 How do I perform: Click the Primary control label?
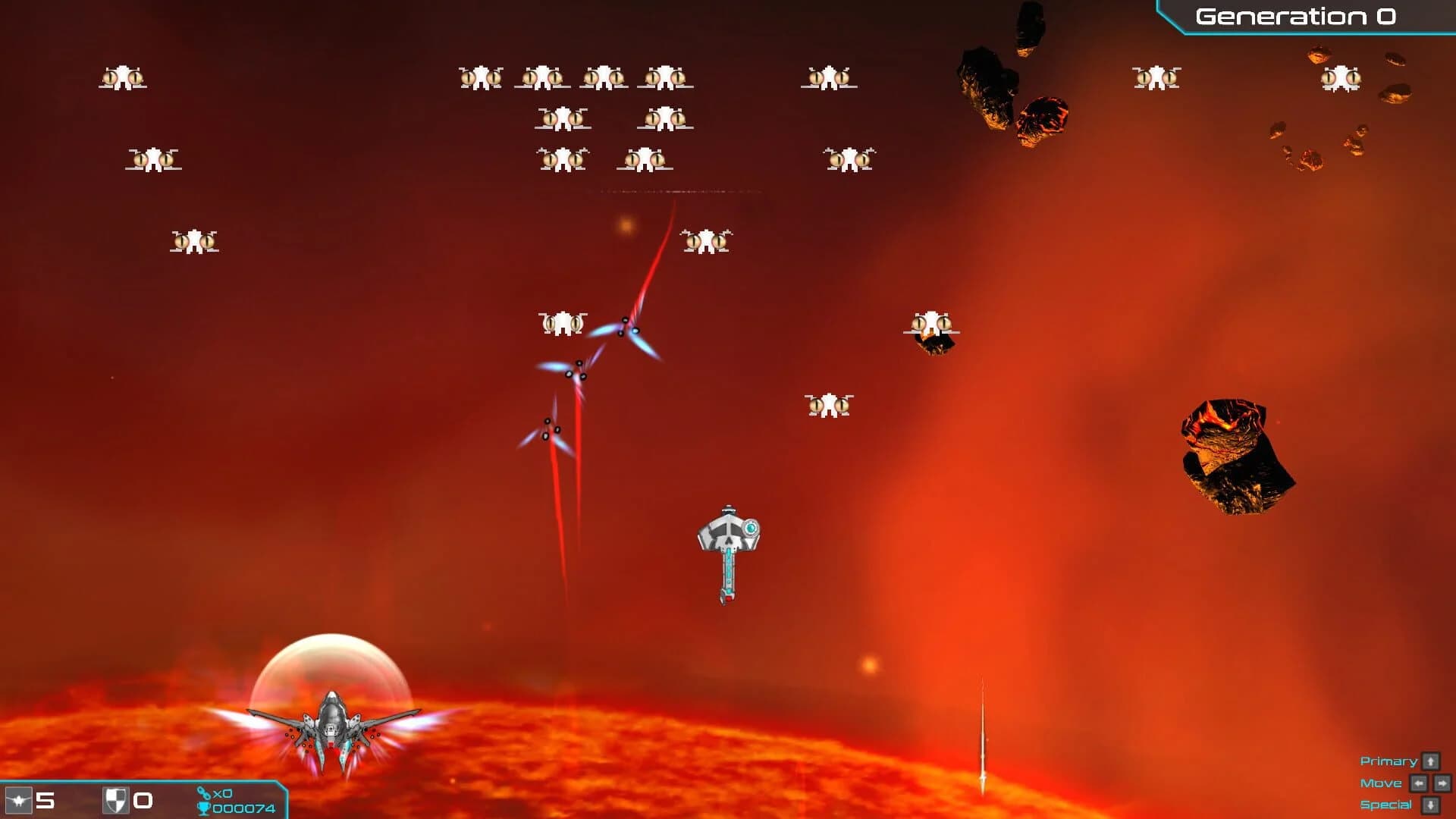coord(1388,761)
